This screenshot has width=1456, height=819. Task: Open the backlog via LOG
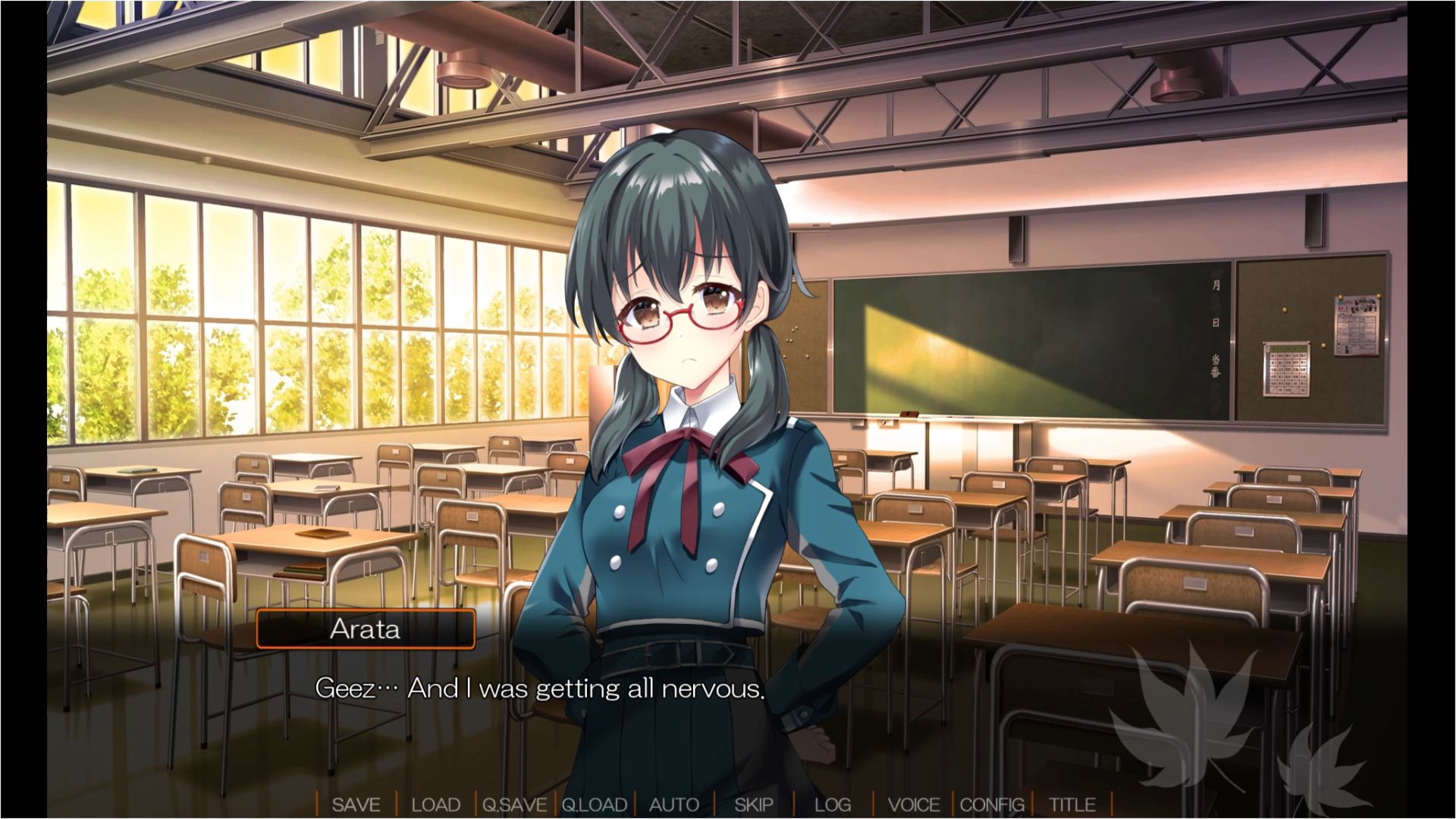pyautogui.click(x=833, y=805)
